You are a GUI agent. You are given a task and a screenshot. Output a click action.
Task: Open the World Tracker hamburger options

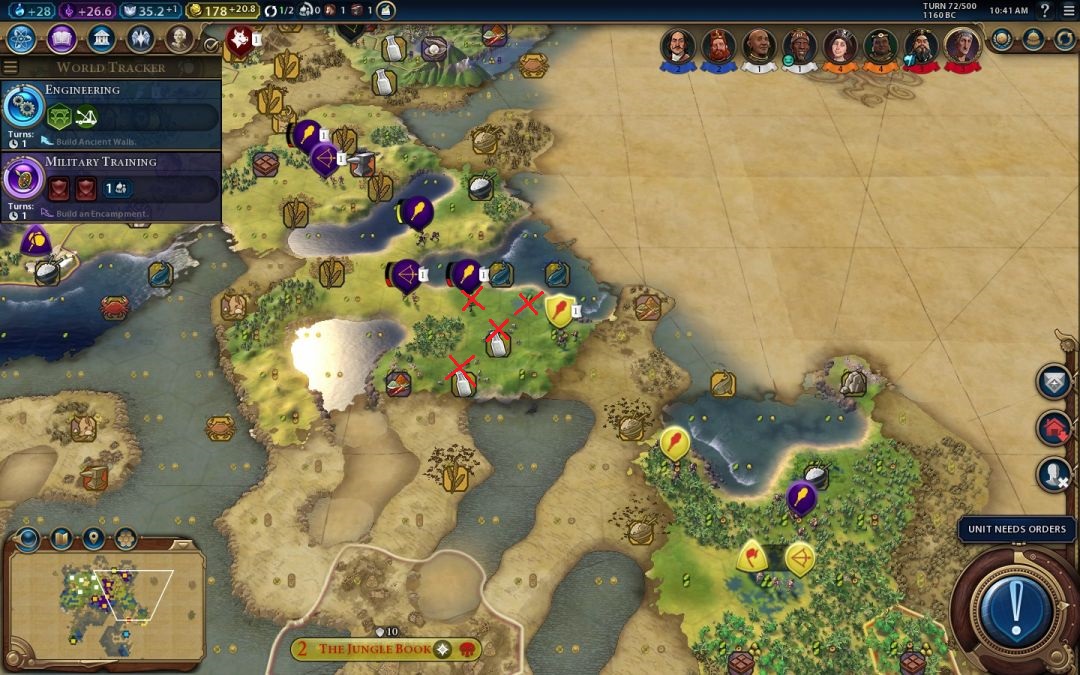click(11, 67)
